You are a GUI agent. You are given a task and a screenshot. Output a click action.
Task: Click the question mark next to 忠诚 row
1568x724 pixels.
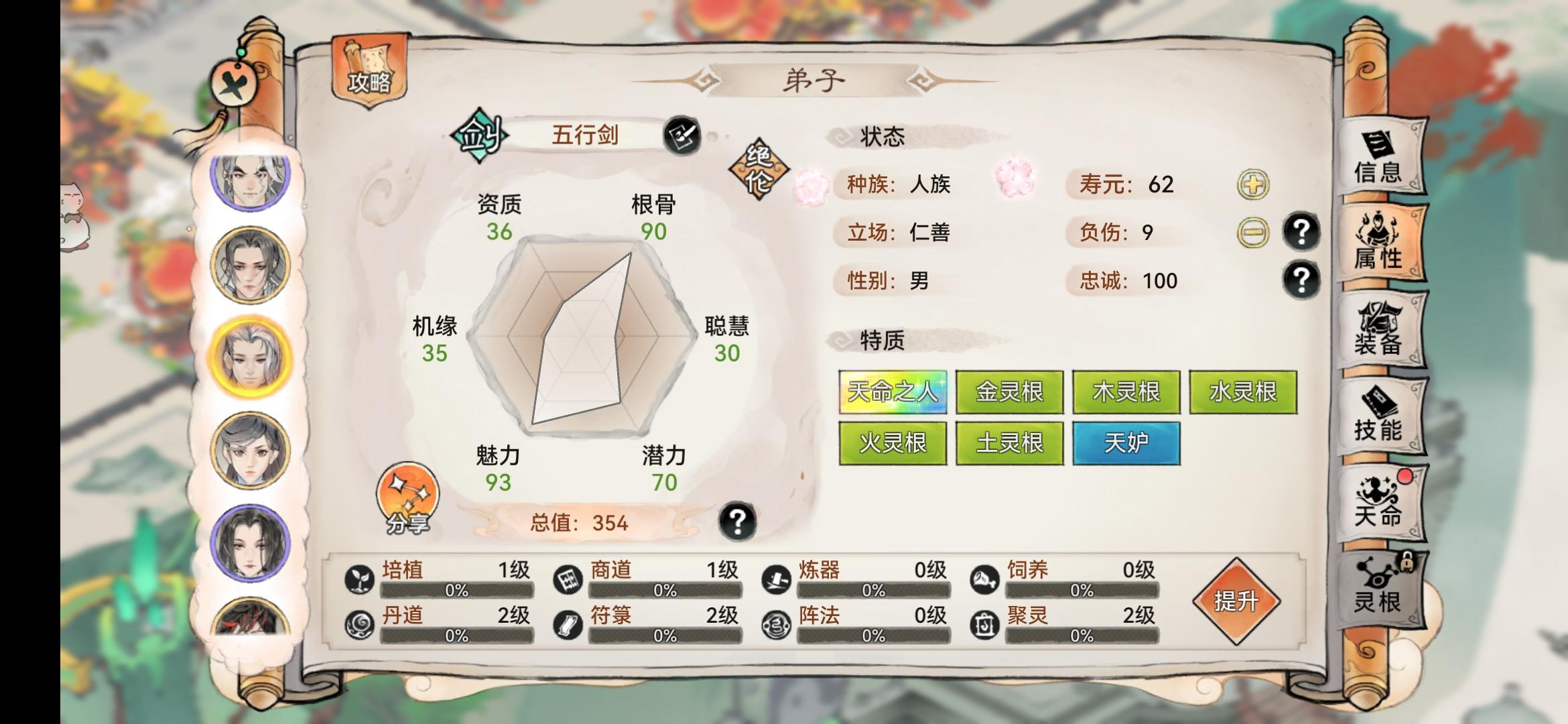(1302, 280)
